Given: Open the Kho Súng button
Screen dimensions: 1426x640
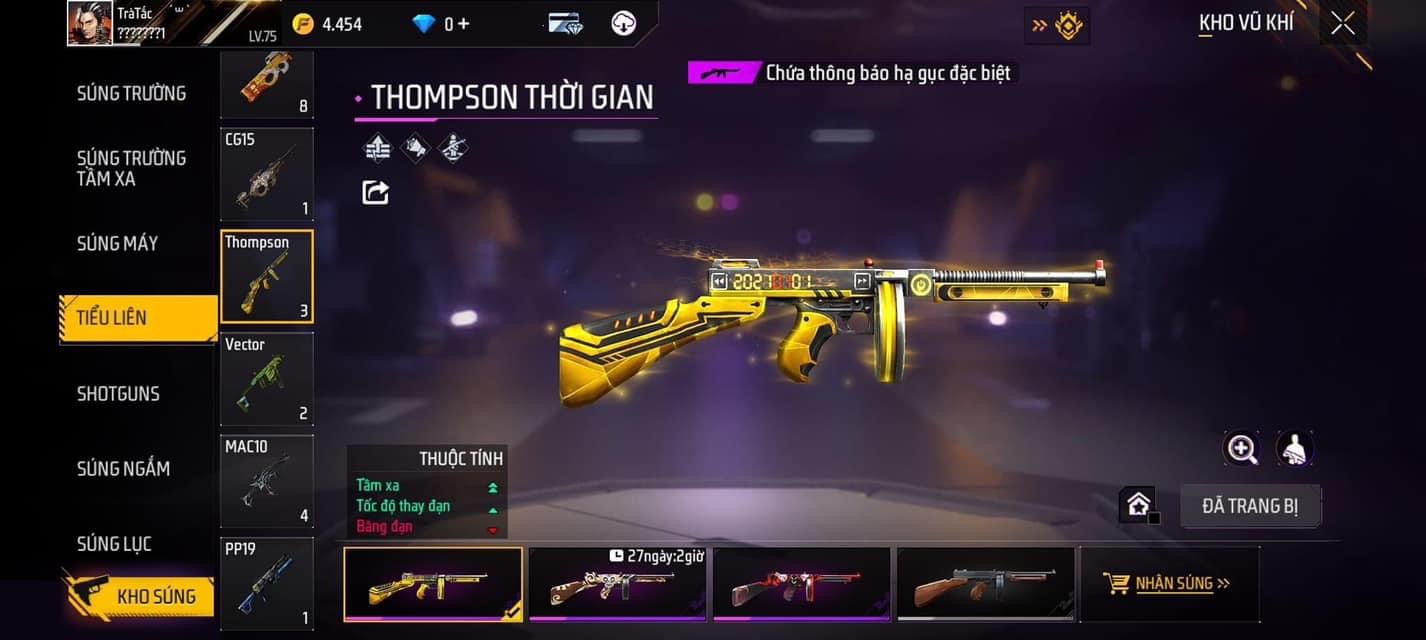Looking at the screenshot, I should (140, 596).
